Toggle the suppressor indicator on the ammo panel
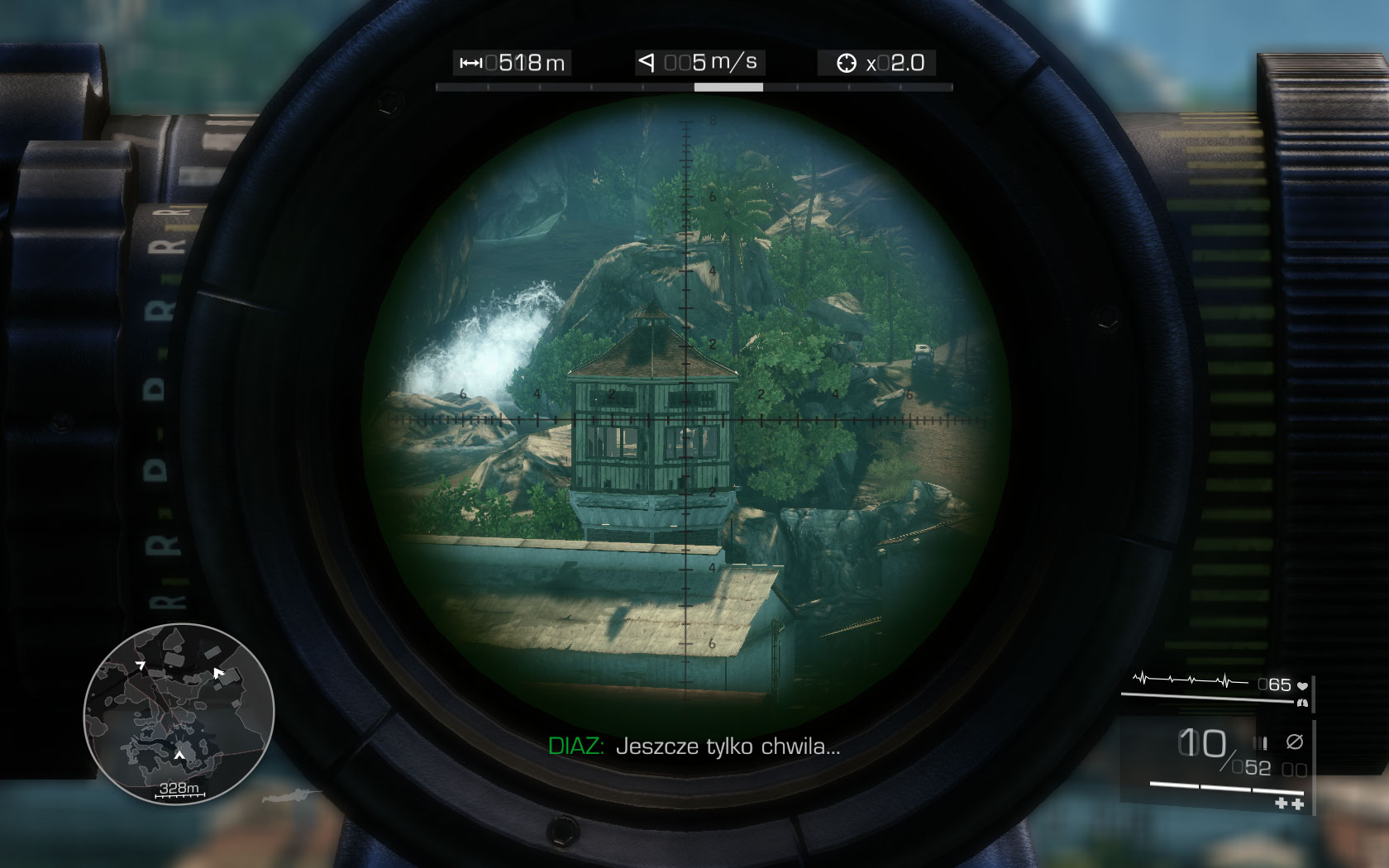This screenshot has height=868, width=1389. 1296,742
